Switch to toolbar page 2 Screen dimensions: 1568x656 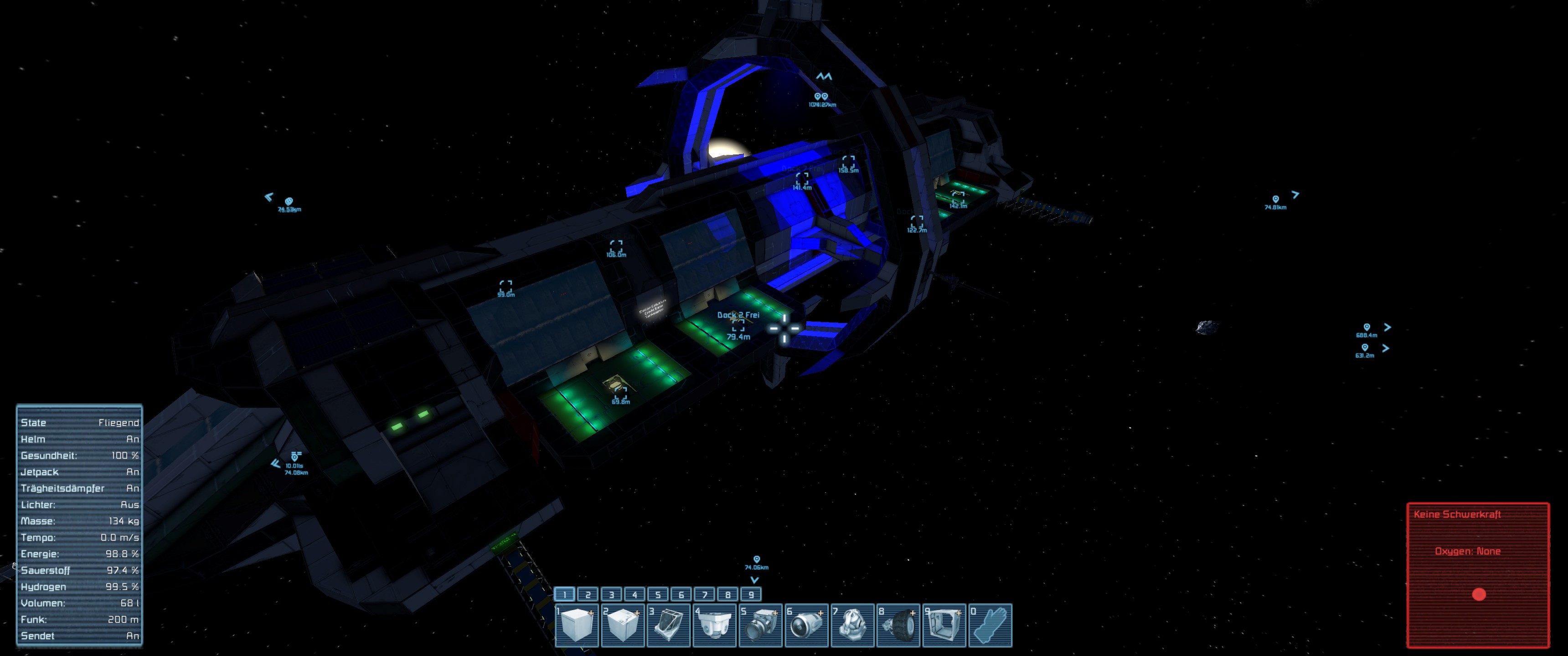588,594
